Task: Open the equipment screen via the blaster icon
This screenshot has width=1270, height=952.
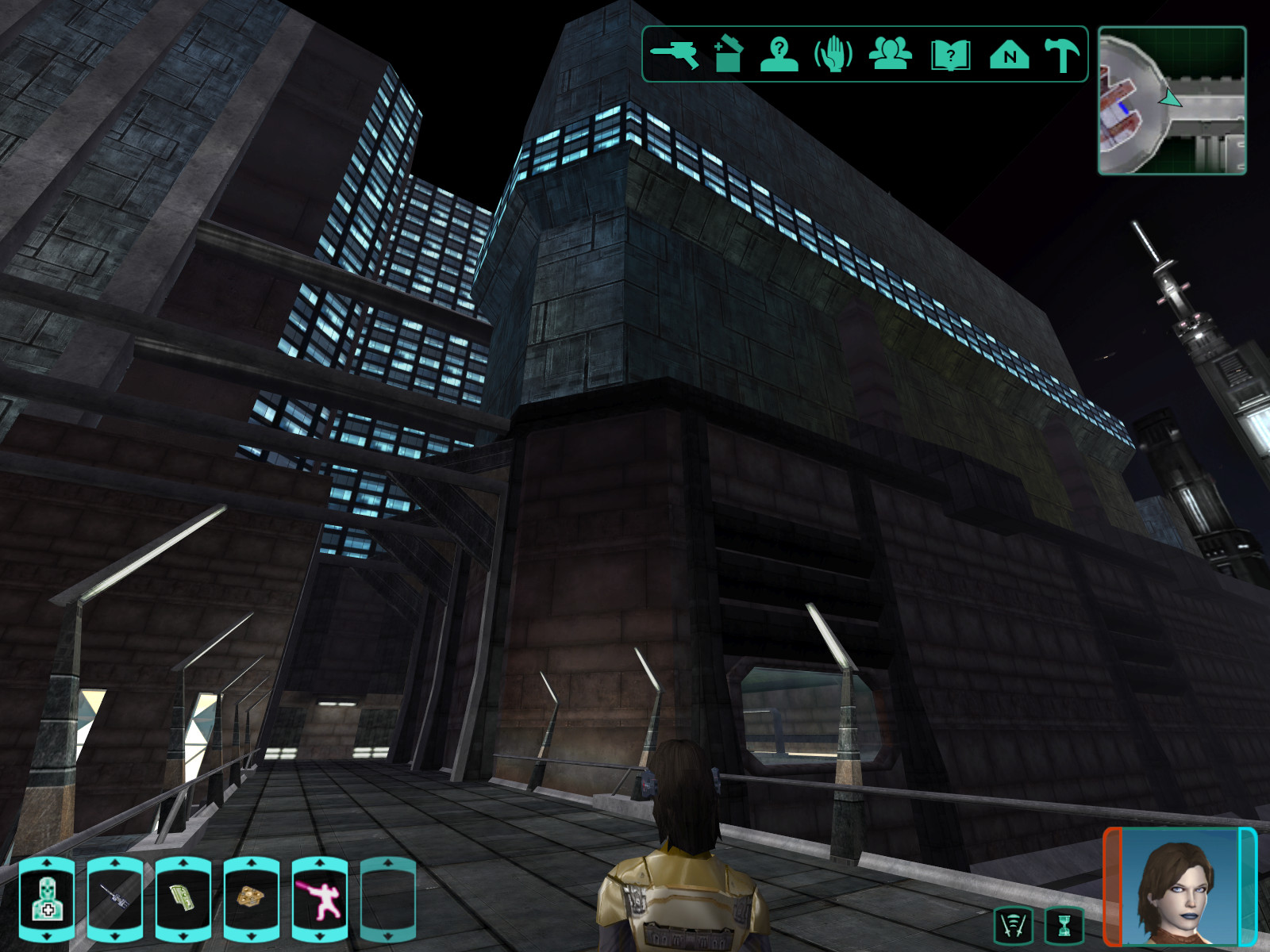Action: click(x=675, y=55)
